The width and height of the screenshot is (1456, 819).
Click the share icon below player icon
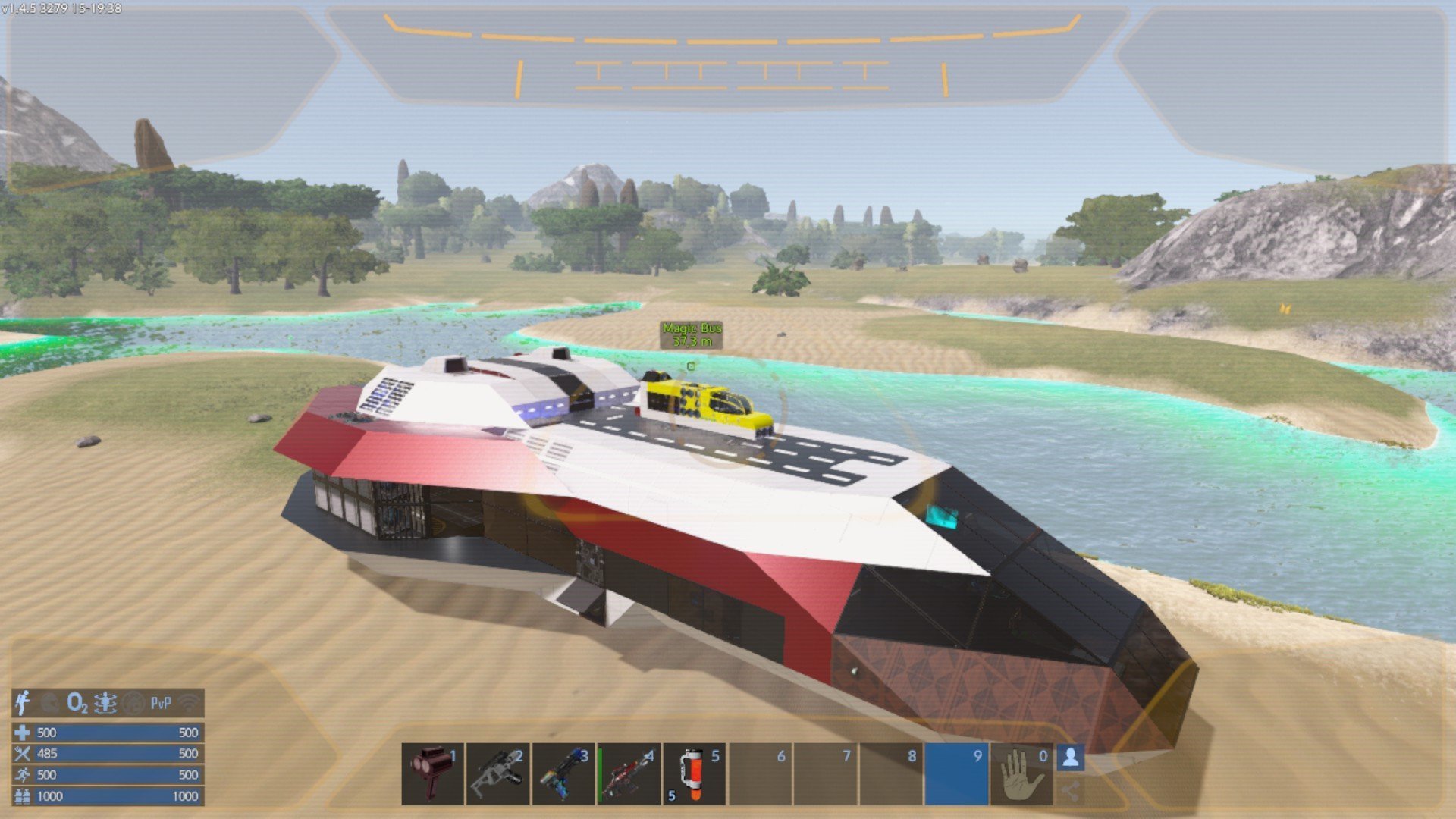(x=1070, y=792)
